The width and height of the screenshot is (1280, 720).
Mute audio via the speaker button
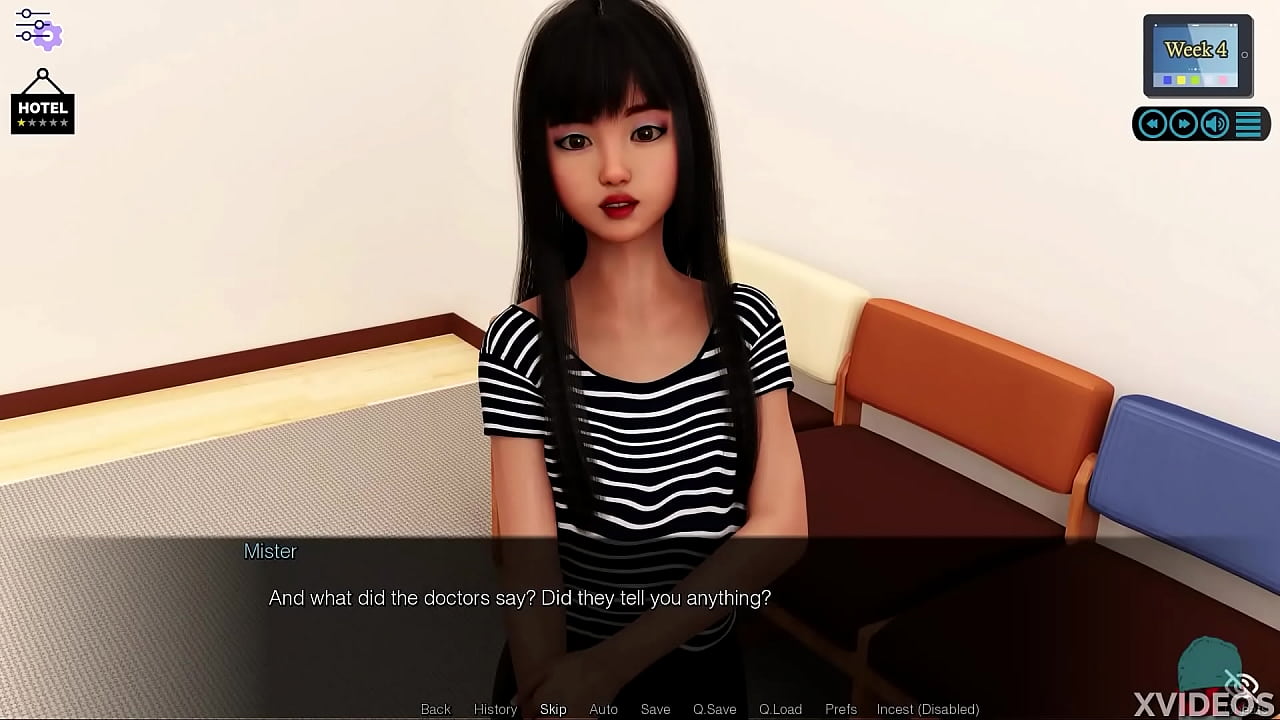tap(1214, 122)
